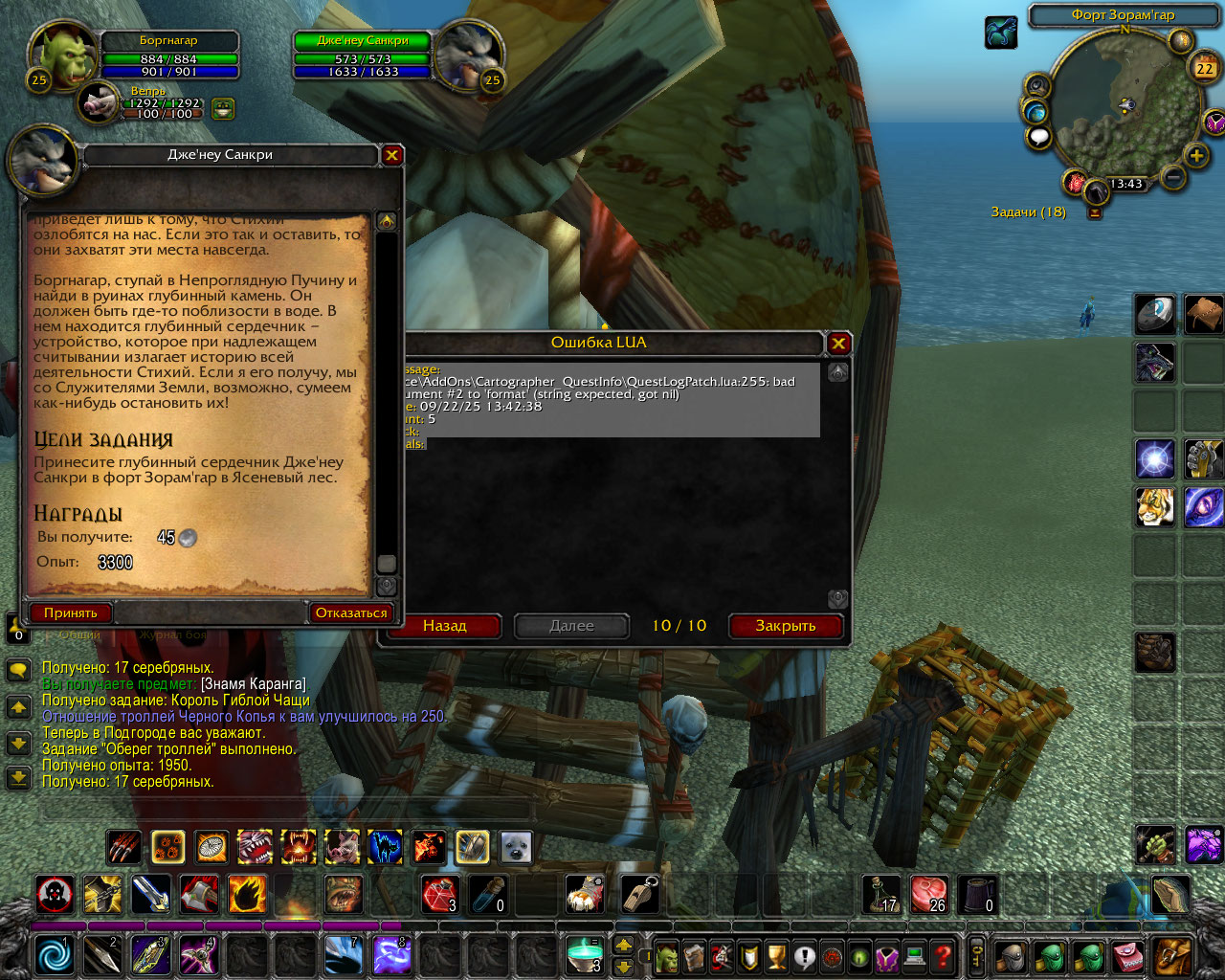Select the Общий chat tab
This screenshot has height=980, width=1225.
pyautogui.click(x=78, y=635)
